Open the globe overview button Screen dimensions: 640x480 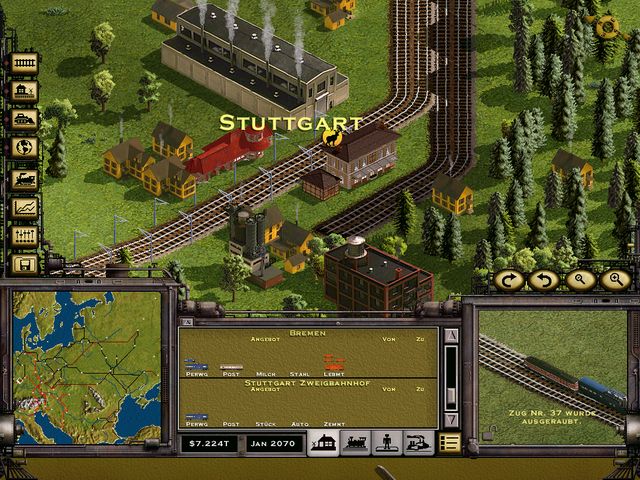pyautogui.click(x=24, y=147)
